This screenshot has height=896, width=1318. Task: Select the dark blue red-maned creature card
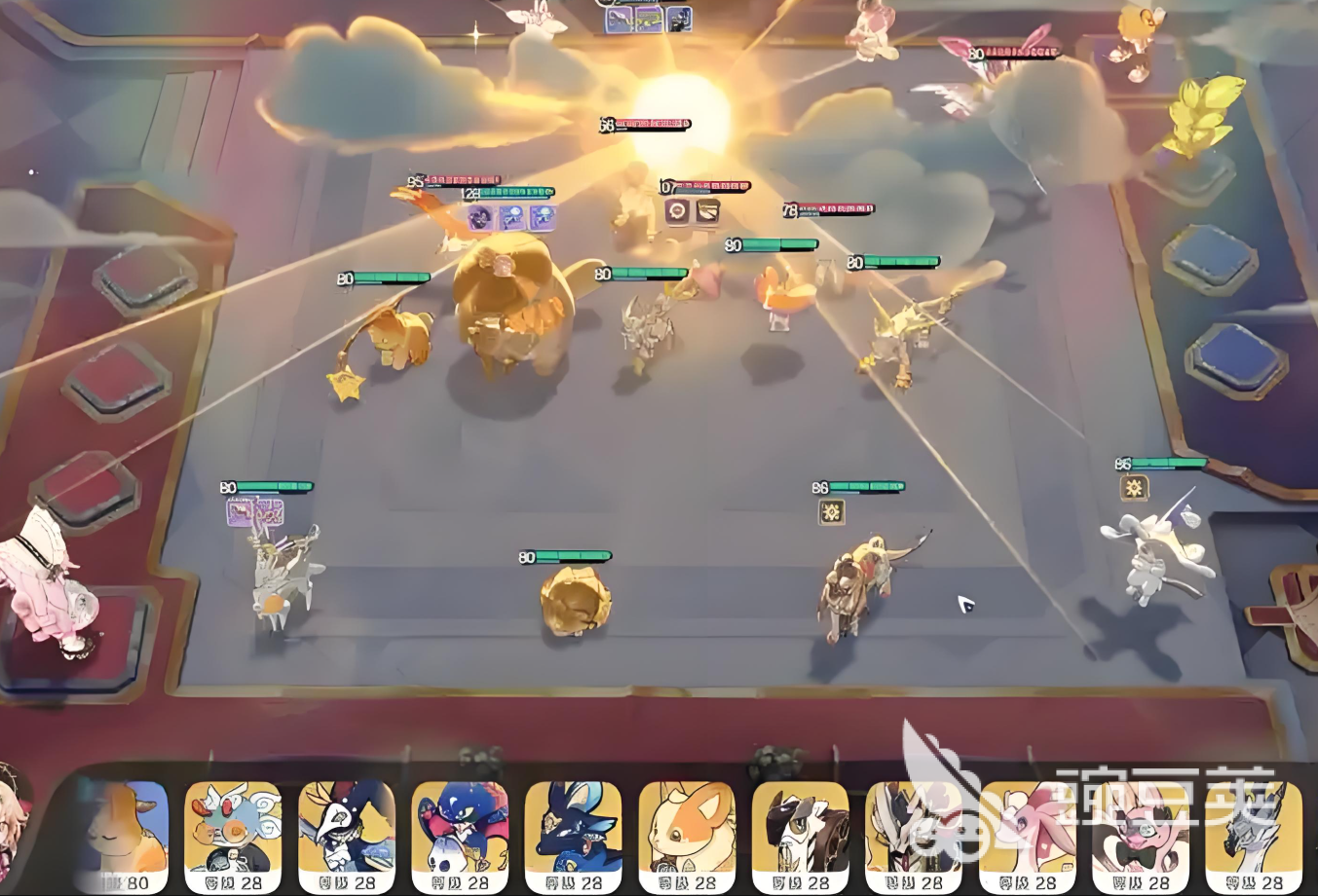pos(460,836)
